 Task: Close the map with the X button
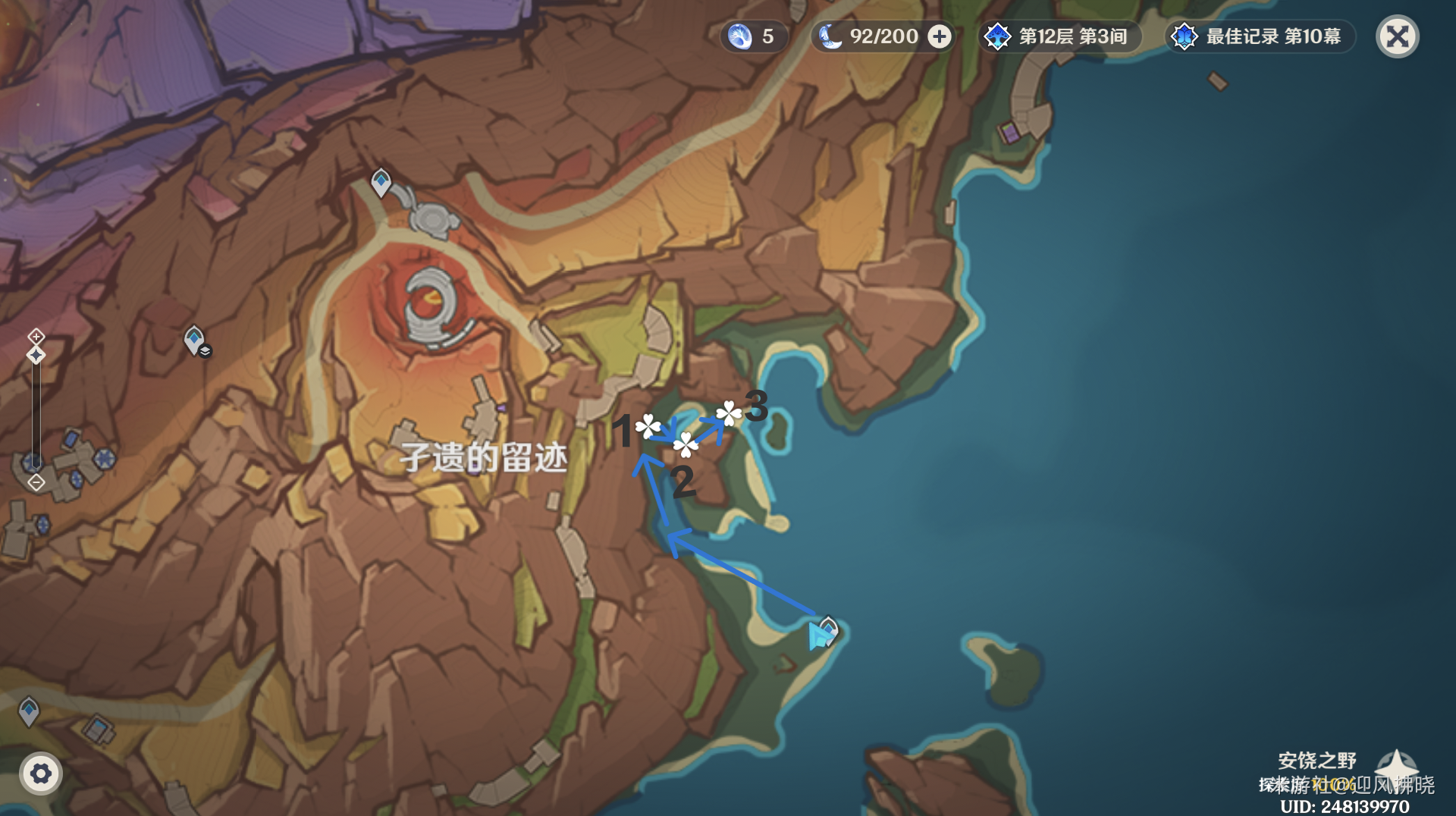(1397, 36)
